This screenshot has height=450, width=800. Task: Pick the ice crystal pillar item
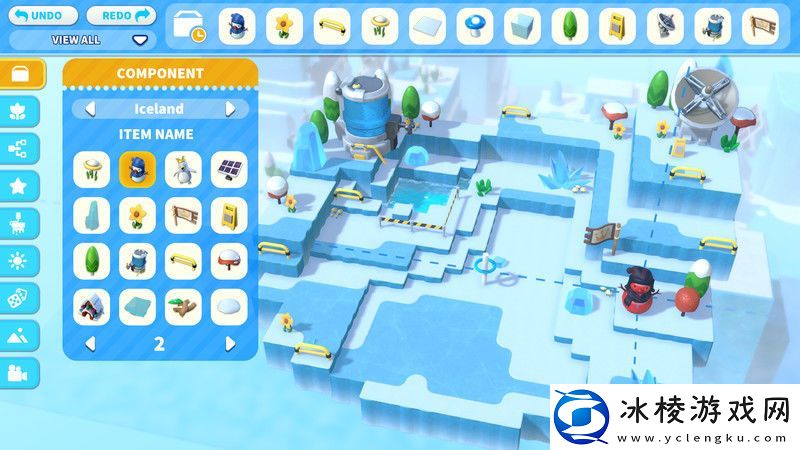coord(92,215)
